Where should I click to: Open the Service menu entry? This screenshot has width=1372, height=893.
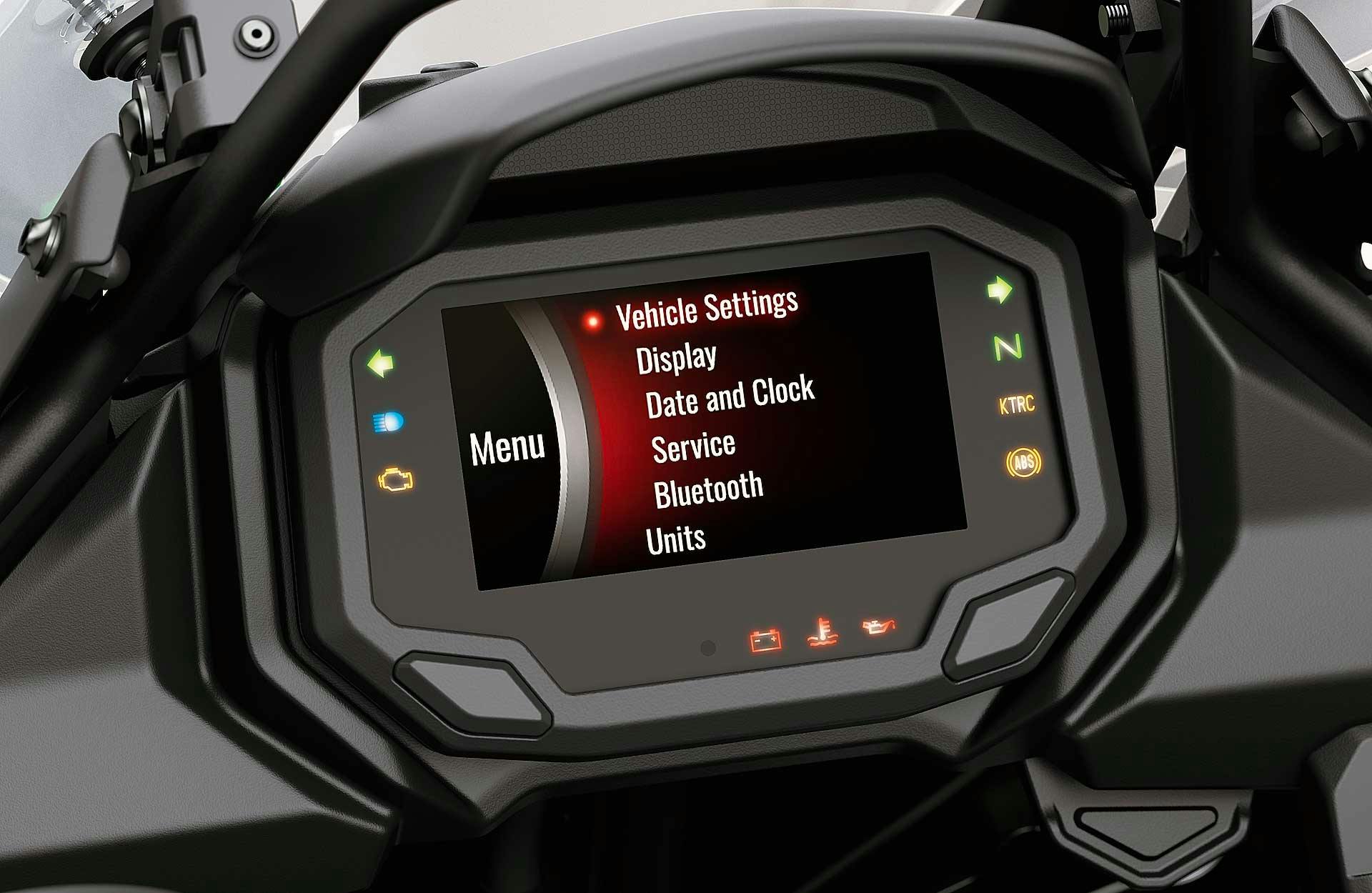(693, 447)
